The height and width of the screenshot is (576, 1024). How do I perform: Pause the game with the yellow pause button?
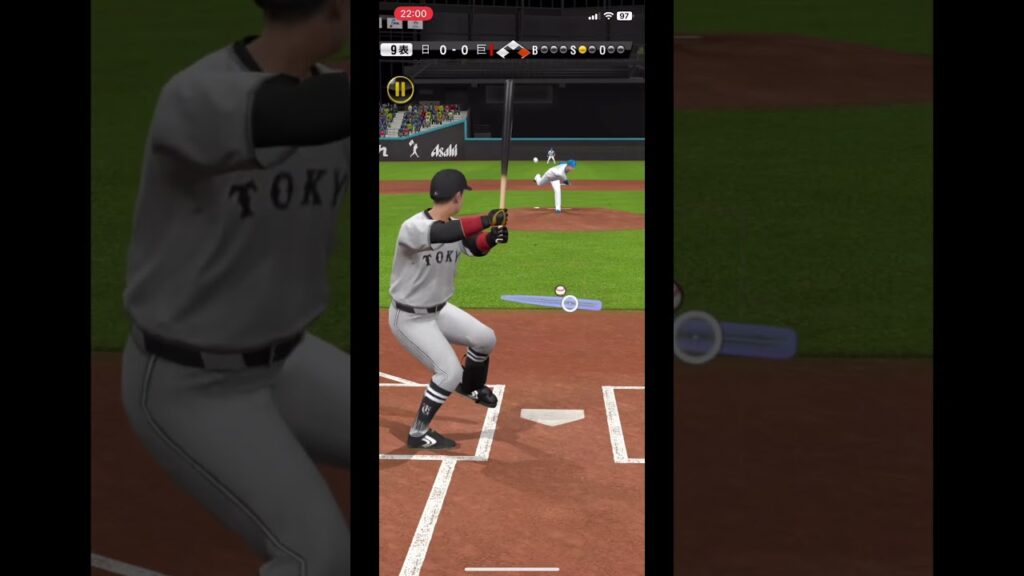click(400, 90)
